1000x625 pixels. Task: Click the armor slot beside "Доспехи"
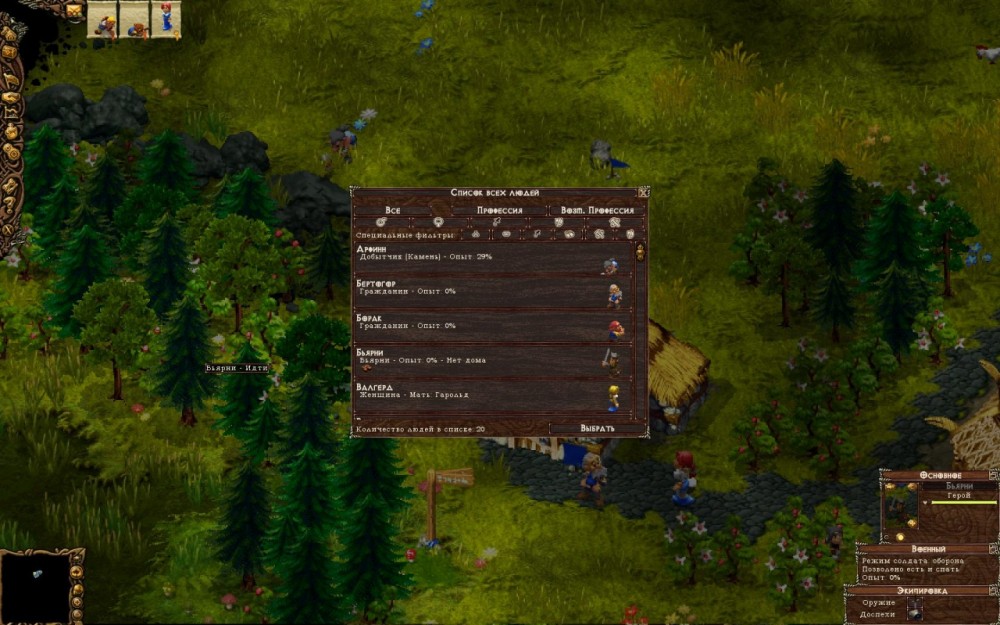[x=915, y=613]
